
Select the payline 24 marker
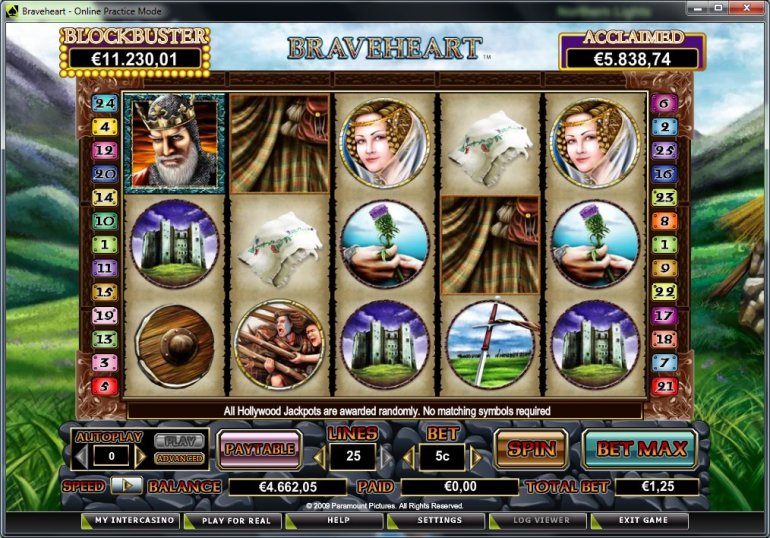pyautogui.click(x=105, y=103)
